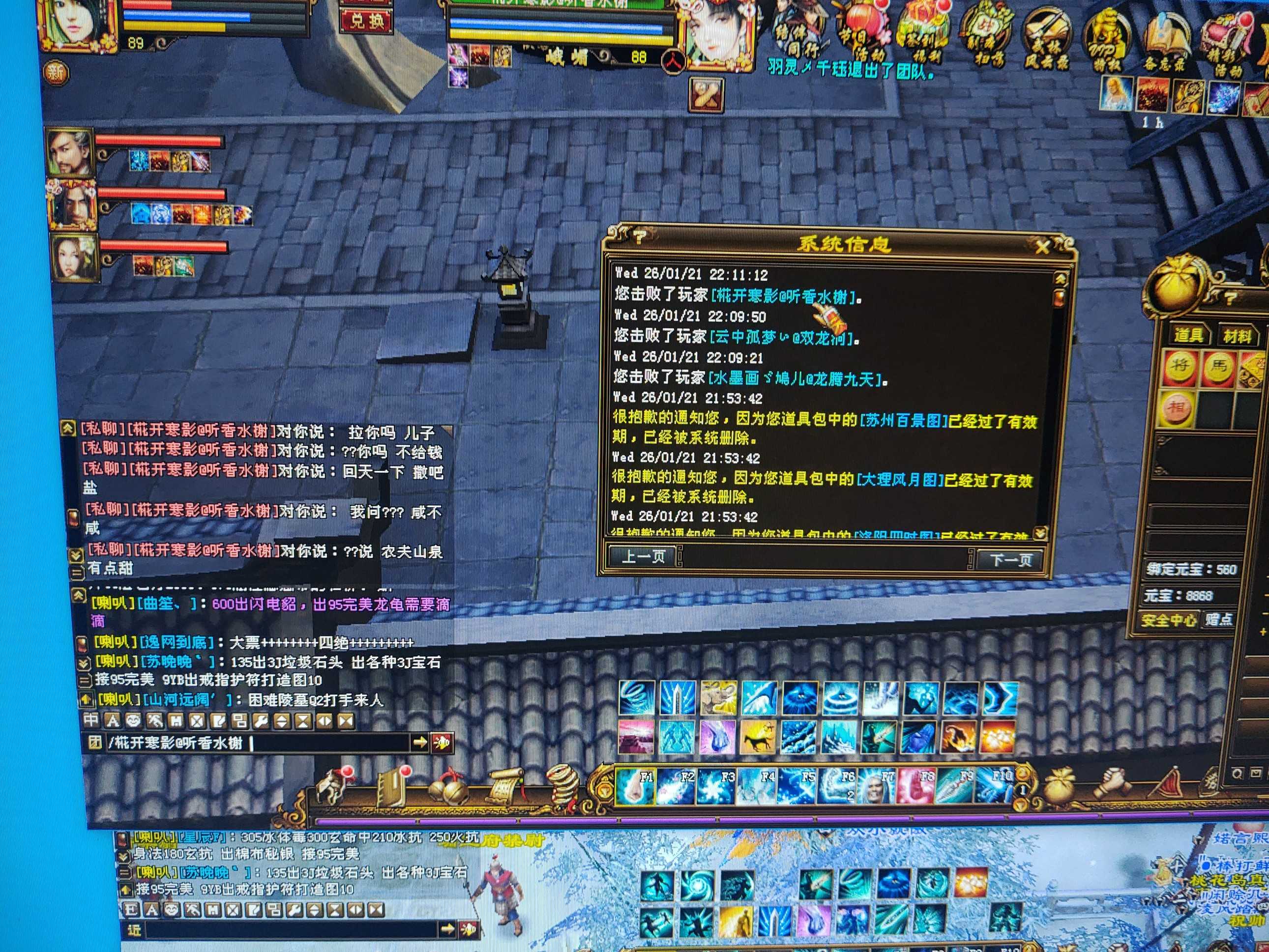The height and width of the screenshot is (952, 1269).
Task: Open the 兑换 exchange button
Action: point(367,21)
